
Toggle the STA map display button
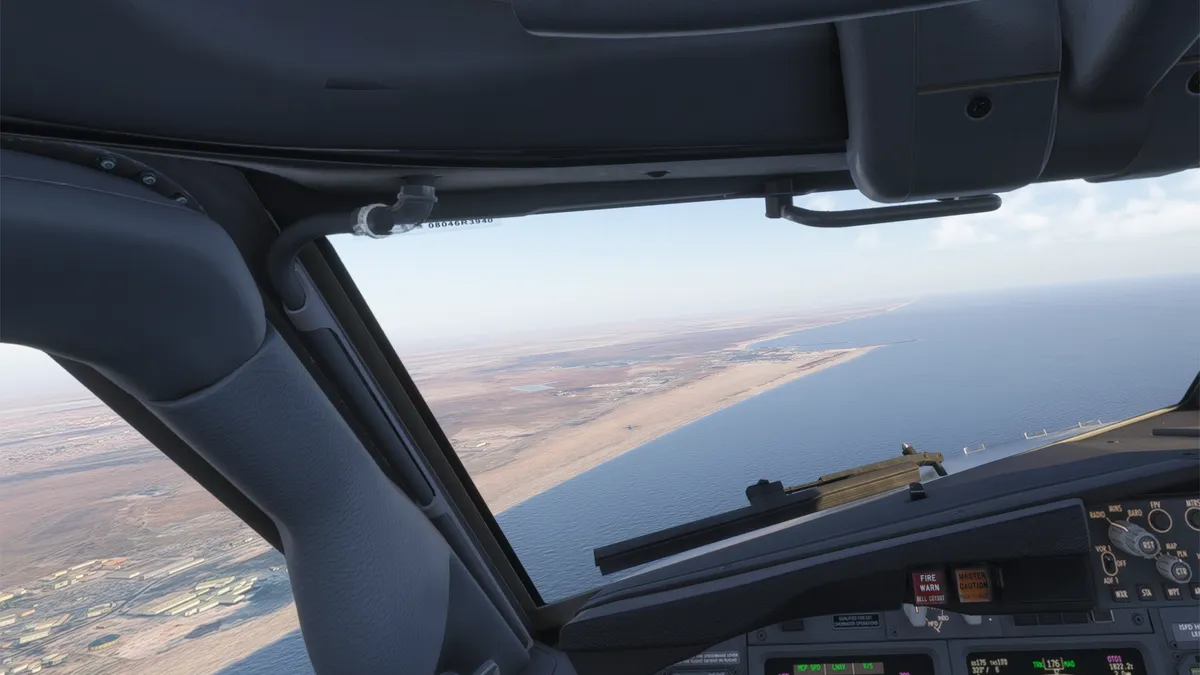tap(1147, 594)
